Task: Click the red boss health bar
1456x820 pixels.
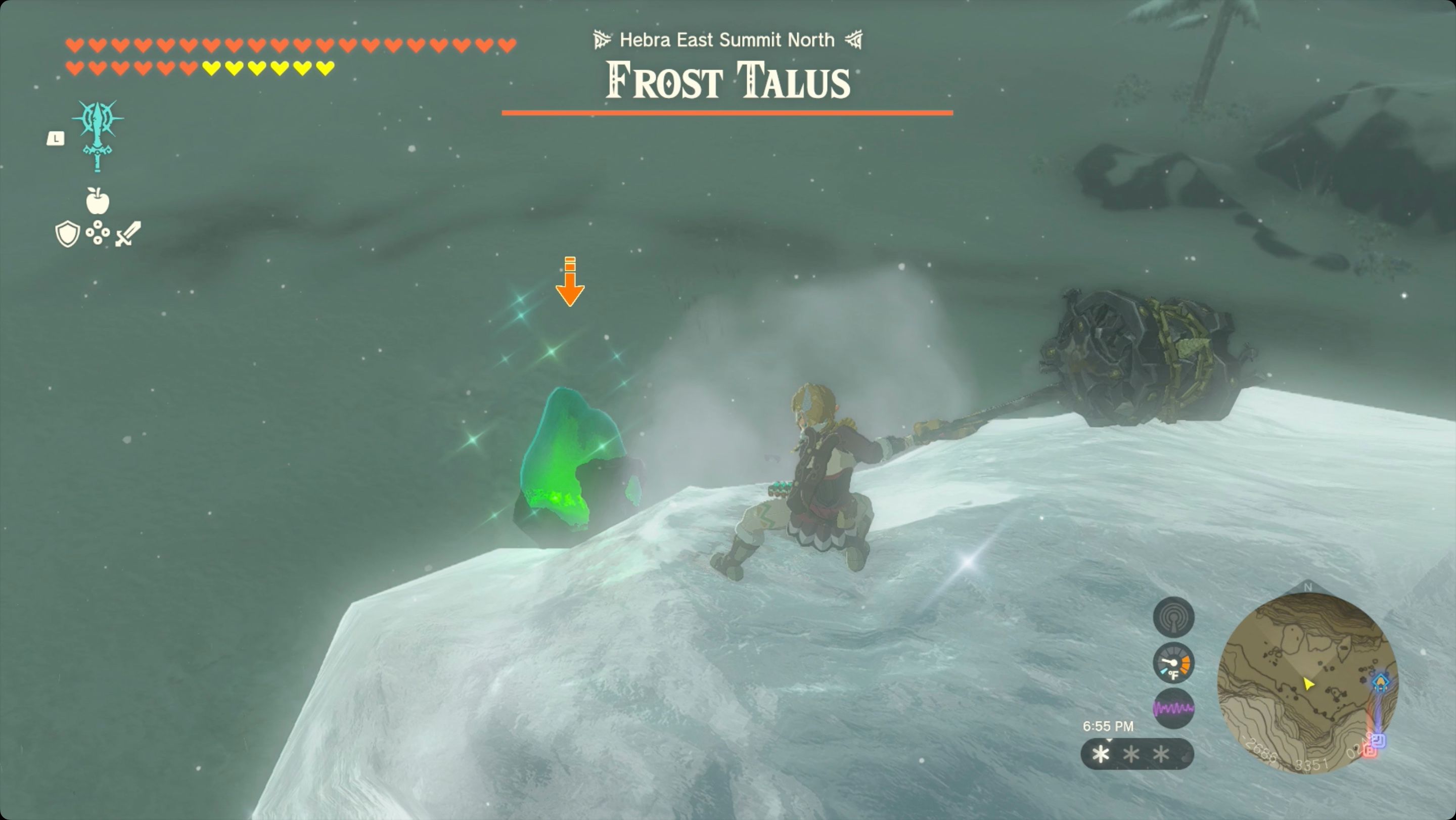Action: click(x=728, y=112)
